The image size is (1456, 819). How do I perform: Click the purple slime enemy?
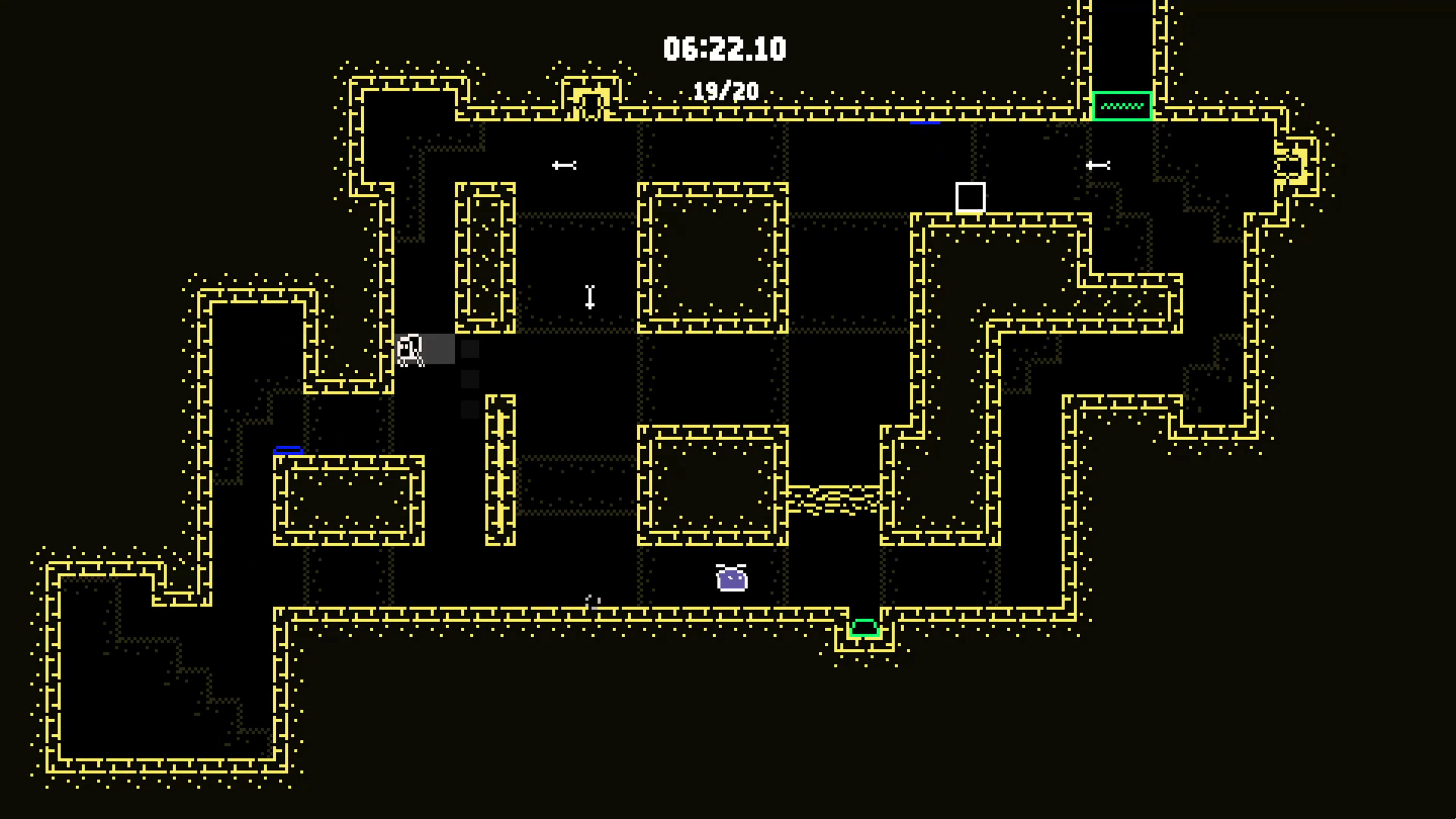point(731,577)
